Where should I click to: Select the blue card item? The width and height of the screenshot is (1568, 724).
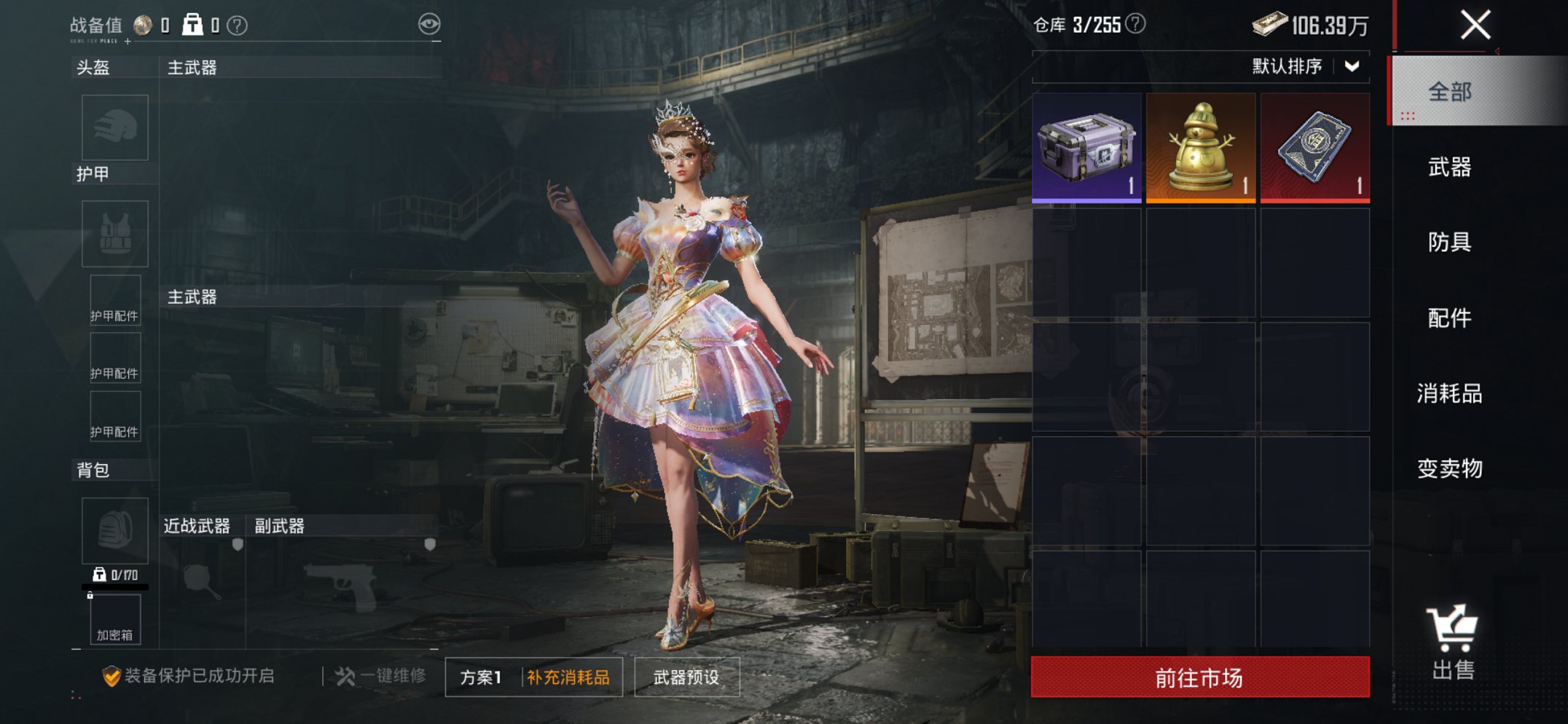[x=1313, y=148]
